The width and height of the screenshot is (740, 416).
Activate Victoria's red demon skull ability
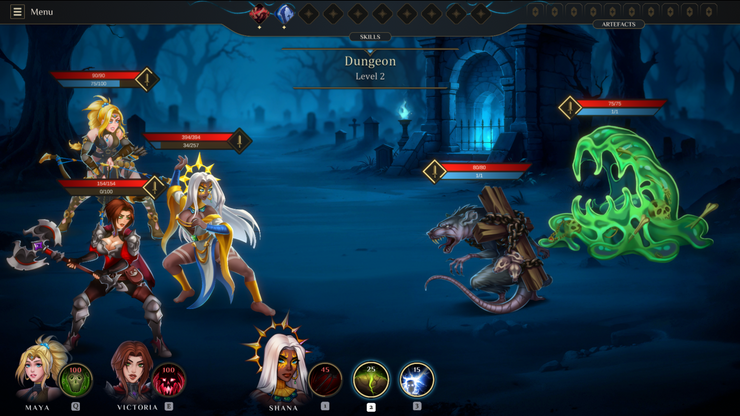pyautogui.click(x=168, y=380)
